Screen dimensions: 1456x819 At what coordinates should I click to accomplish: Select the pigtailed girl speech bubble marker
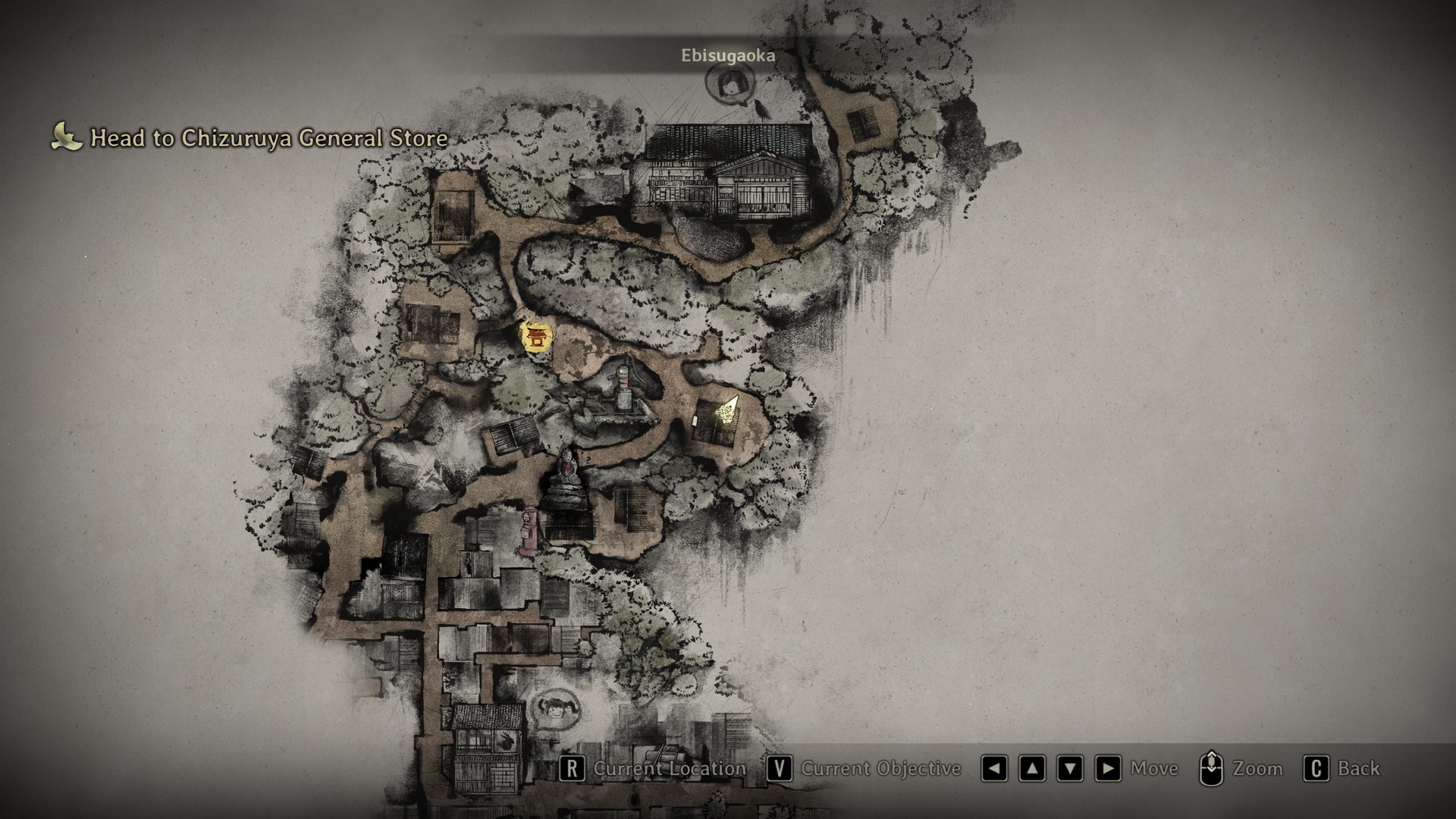557,709
